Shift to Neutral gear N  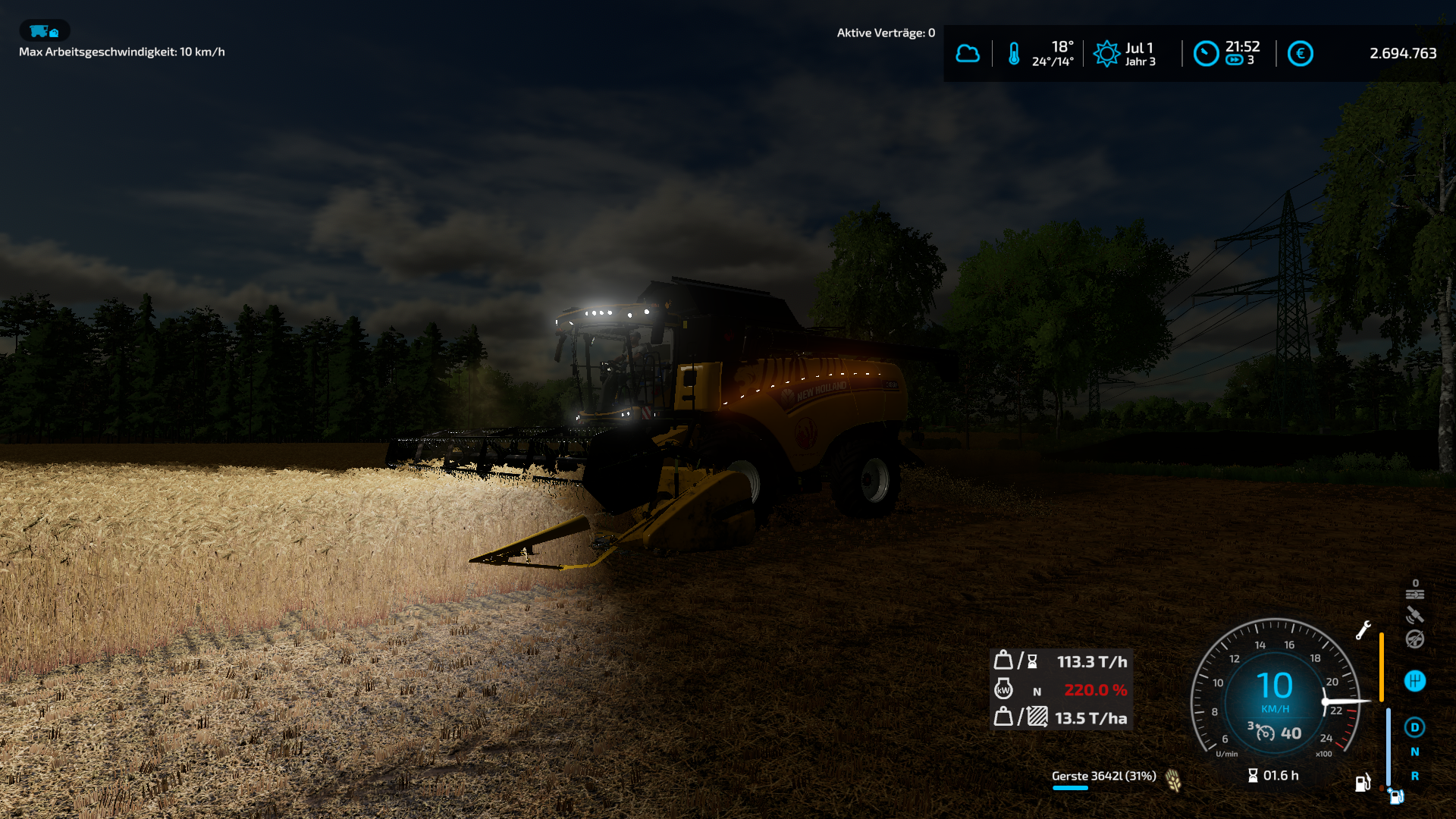pos(1415,752)
